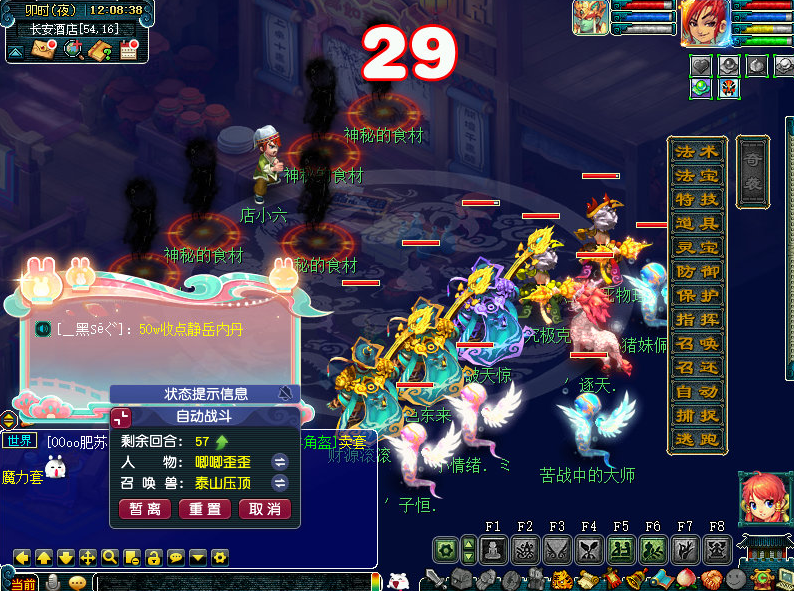Viewport: 794px width, 591px height.
Task: Select the 保护 protect command
Action: pyautogui.click(x=696, y=296)
